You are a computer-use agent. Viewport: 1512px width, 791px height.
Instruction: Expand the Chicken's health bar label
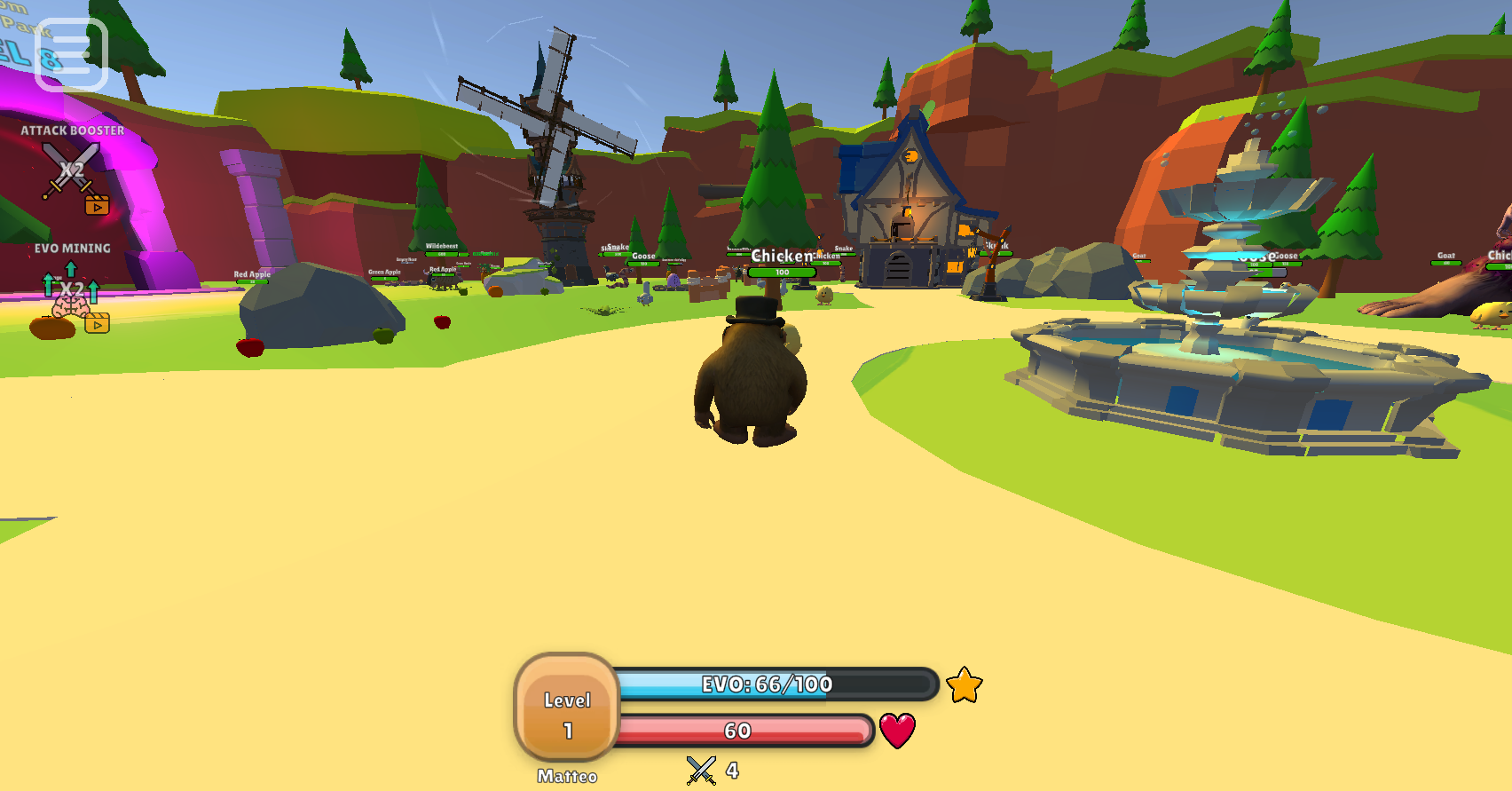(x=783, y=273)
